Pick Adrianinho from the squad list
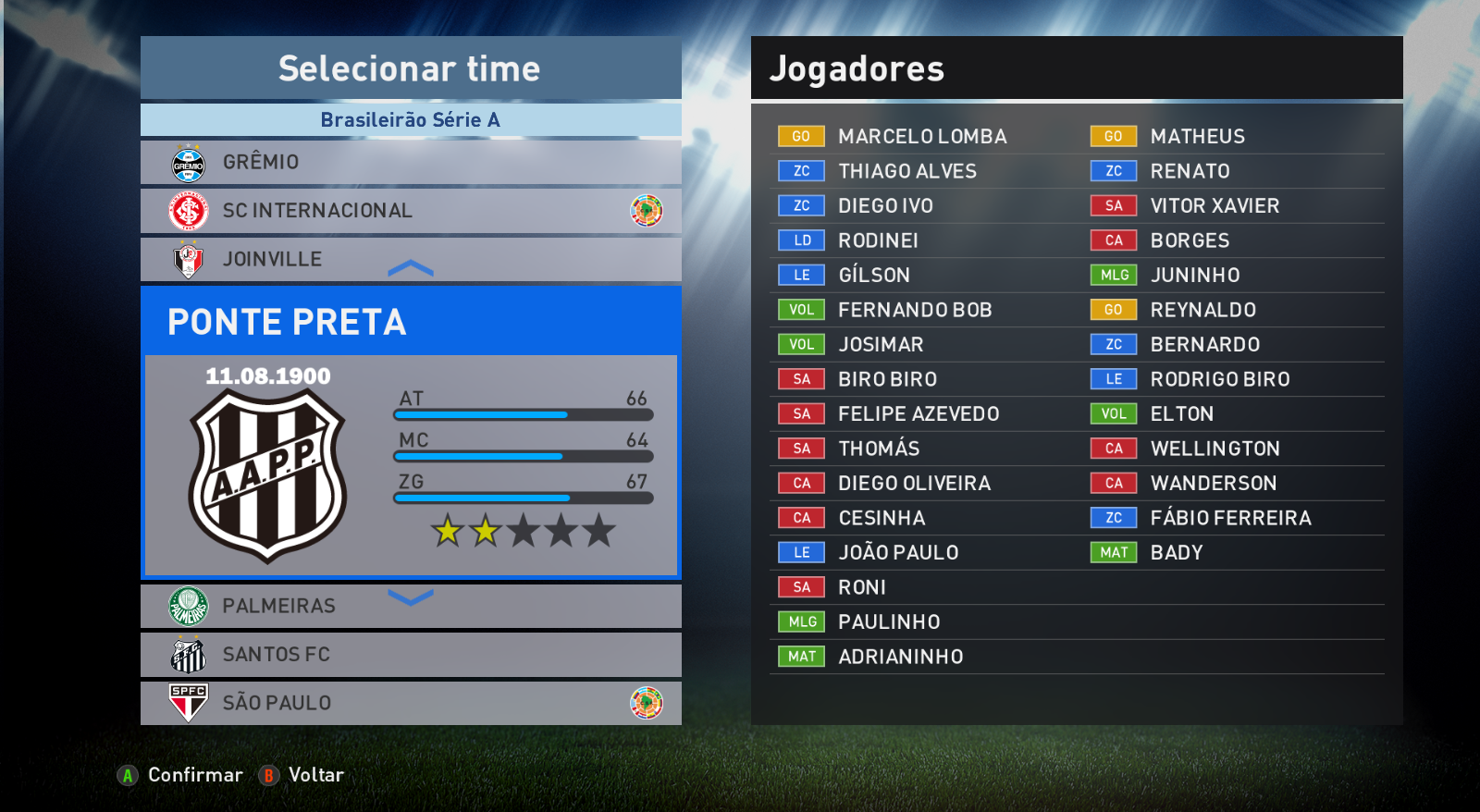 pos(900,657)
